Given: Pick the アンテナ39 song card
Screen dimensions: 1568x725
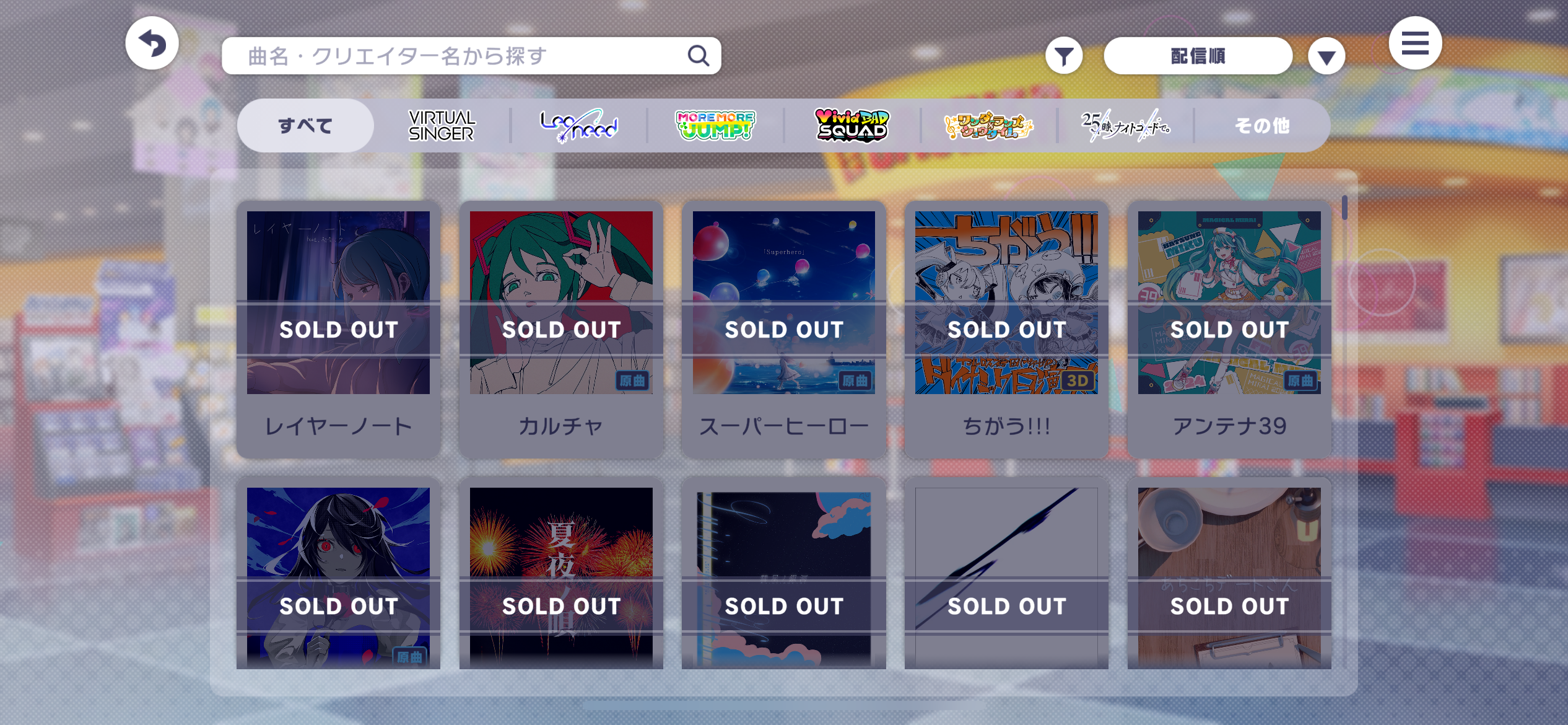Looking at the screenshot, I should (1229, 328).
